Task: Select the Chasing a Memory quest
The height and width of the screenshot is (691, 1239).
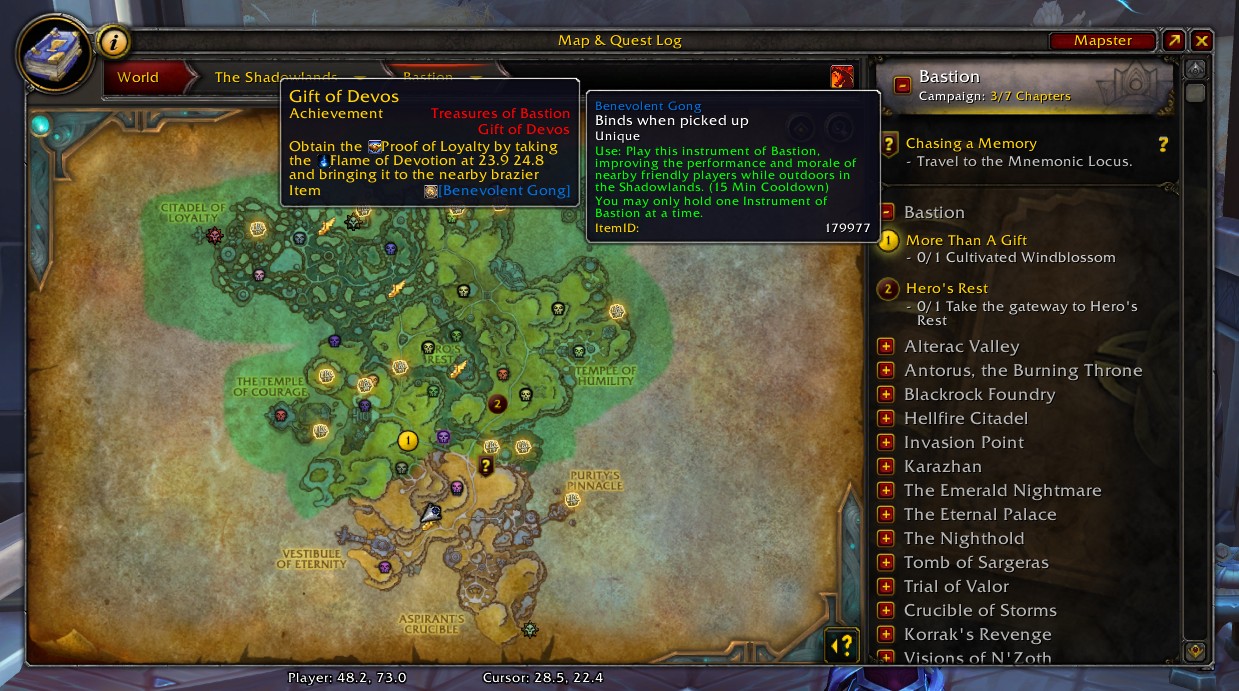Action: click(x=970, y=143)
